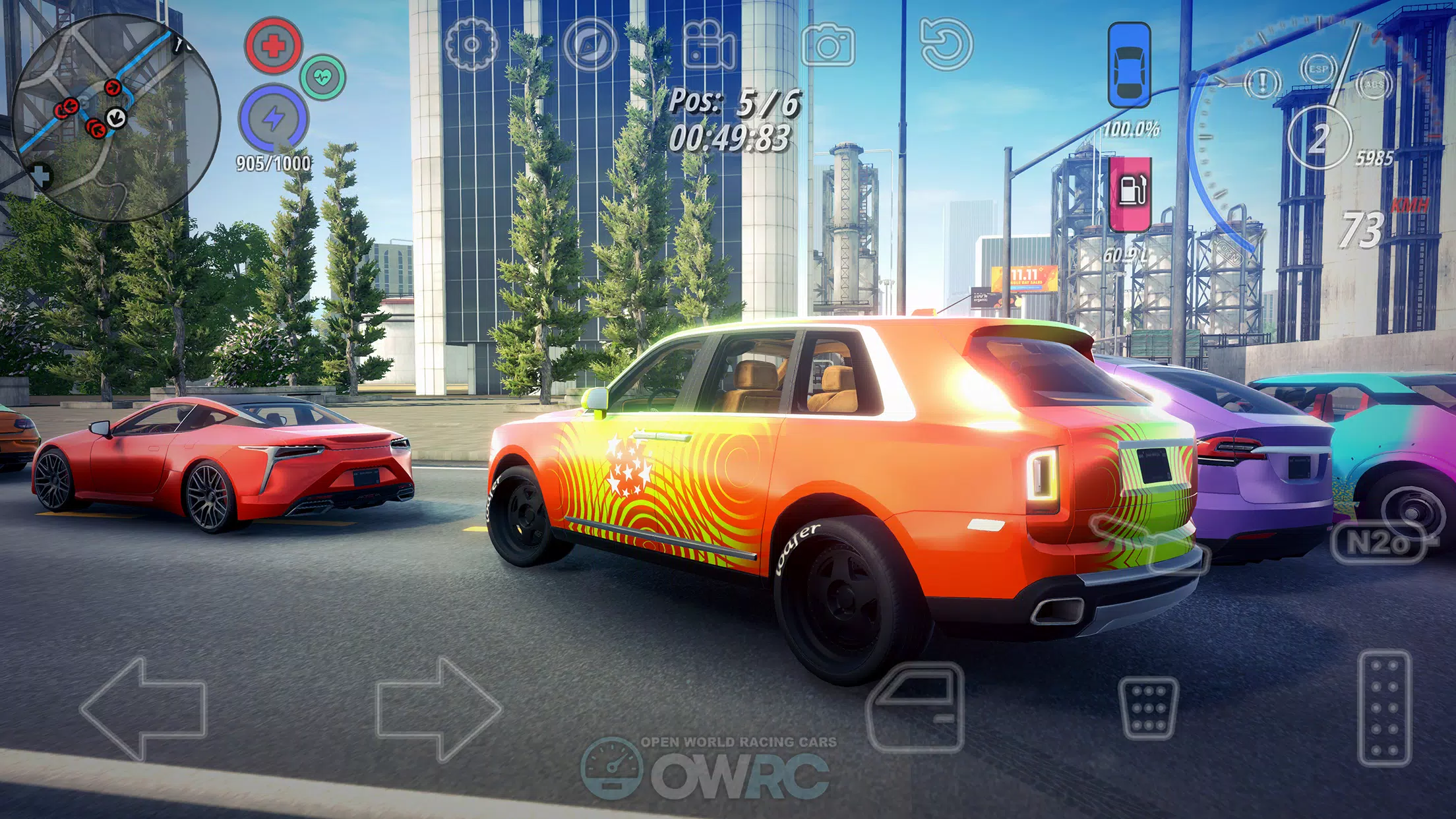Image resolution: width=1456 pixels, height=819 pixels.
Task: Activate the video camera recording icon
Action: 707,44
